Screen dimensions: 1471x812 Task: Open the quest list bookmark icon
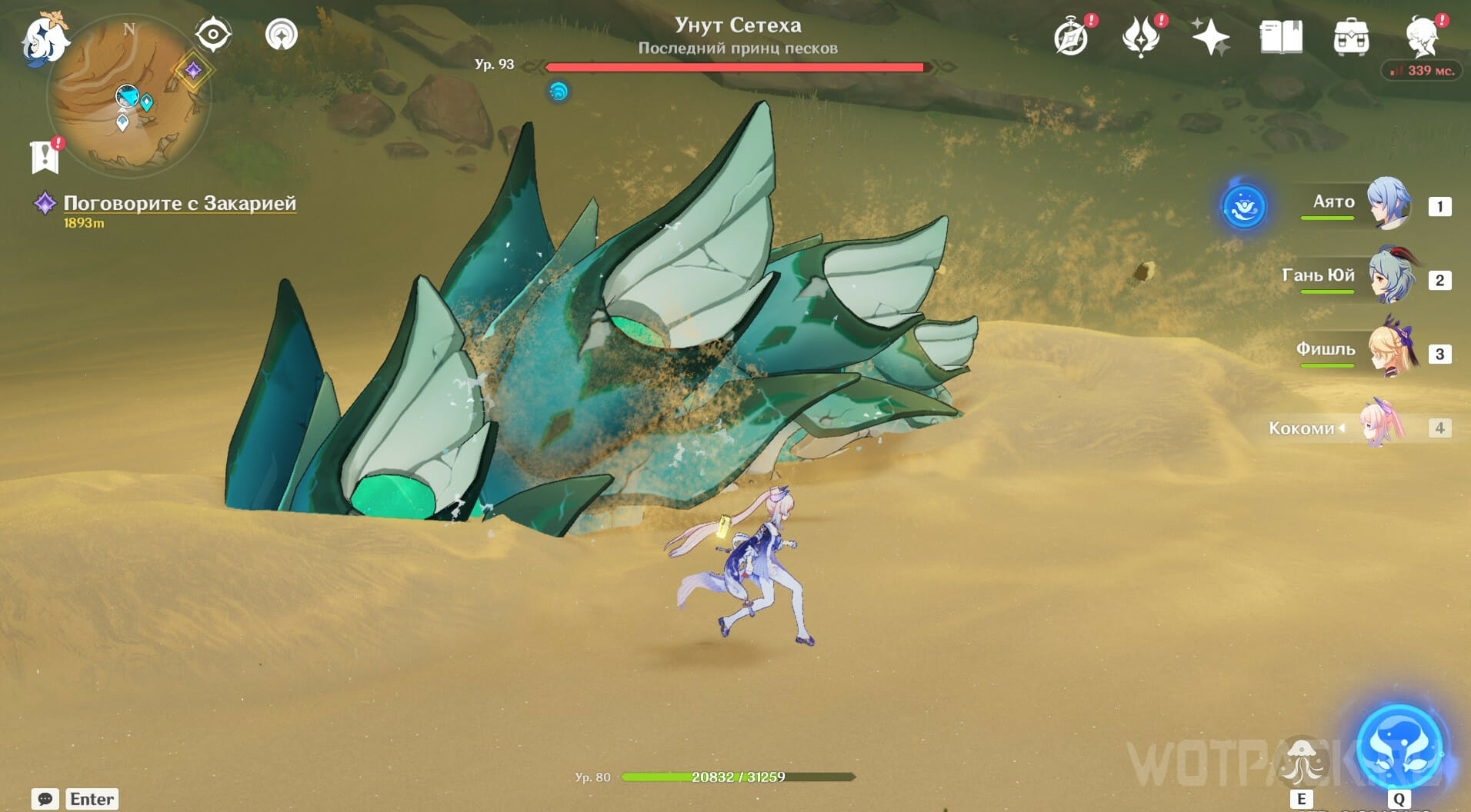click(x=45, y=156)
